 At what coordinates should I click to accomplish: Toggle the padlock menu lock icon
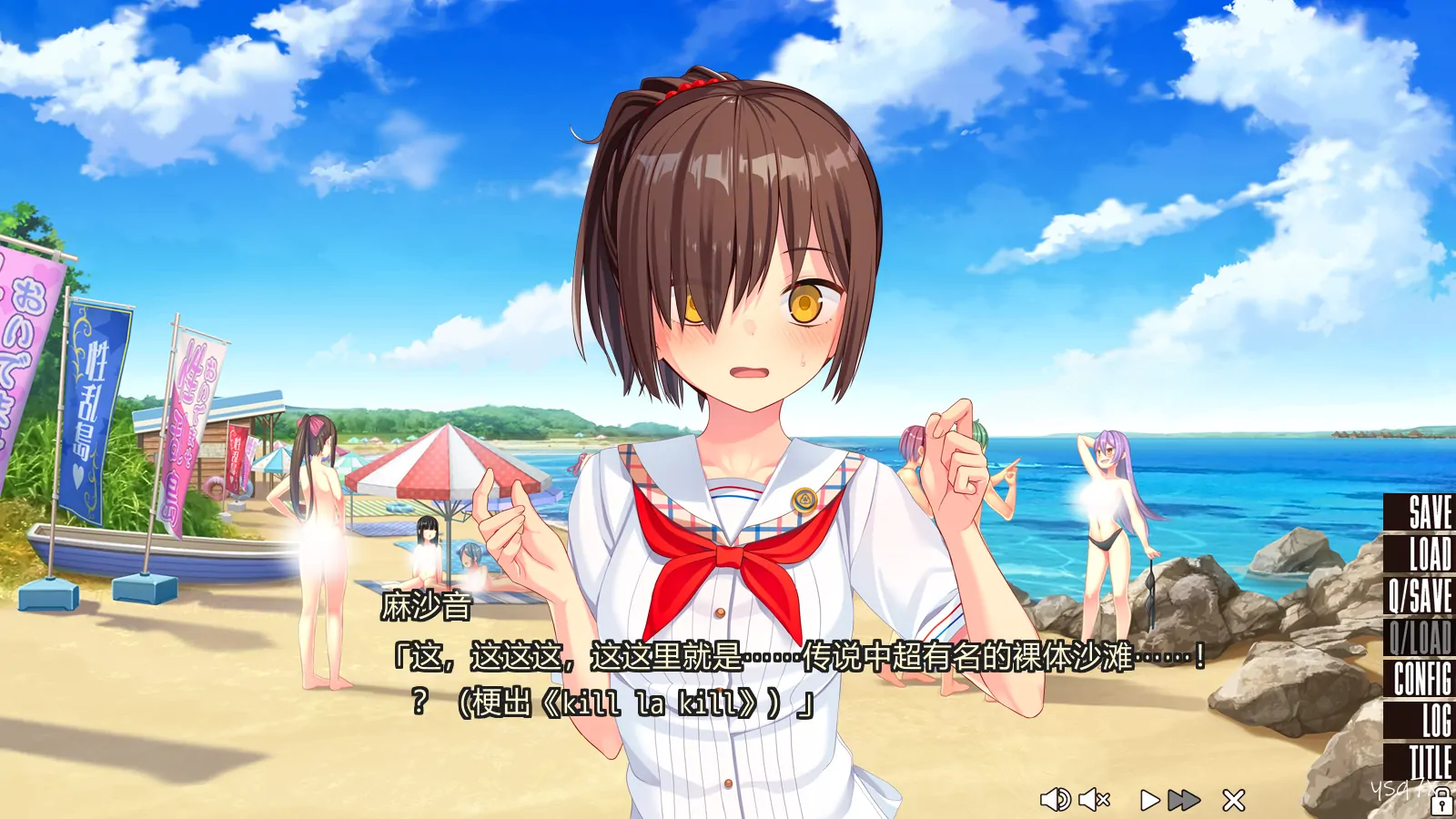pyautogui.click(x=1441, y=803)
